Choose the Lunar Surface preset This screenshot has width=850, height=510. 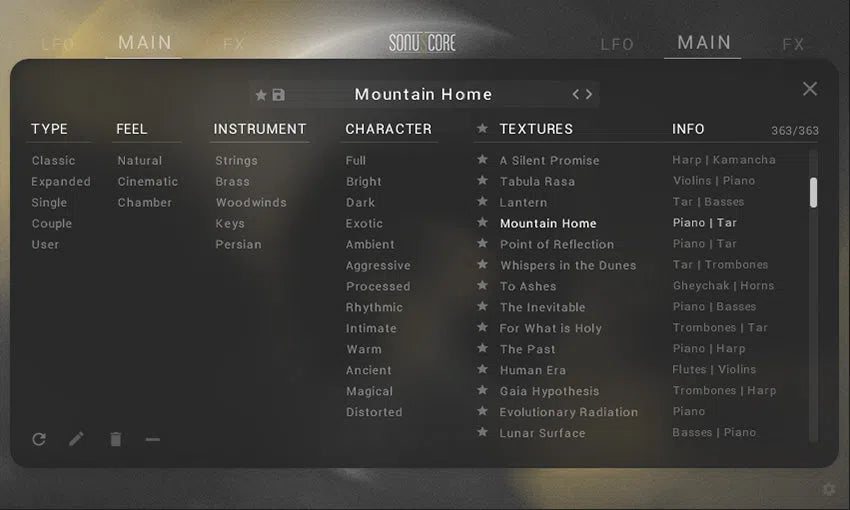pyautogui.click(x=542, y=433)
